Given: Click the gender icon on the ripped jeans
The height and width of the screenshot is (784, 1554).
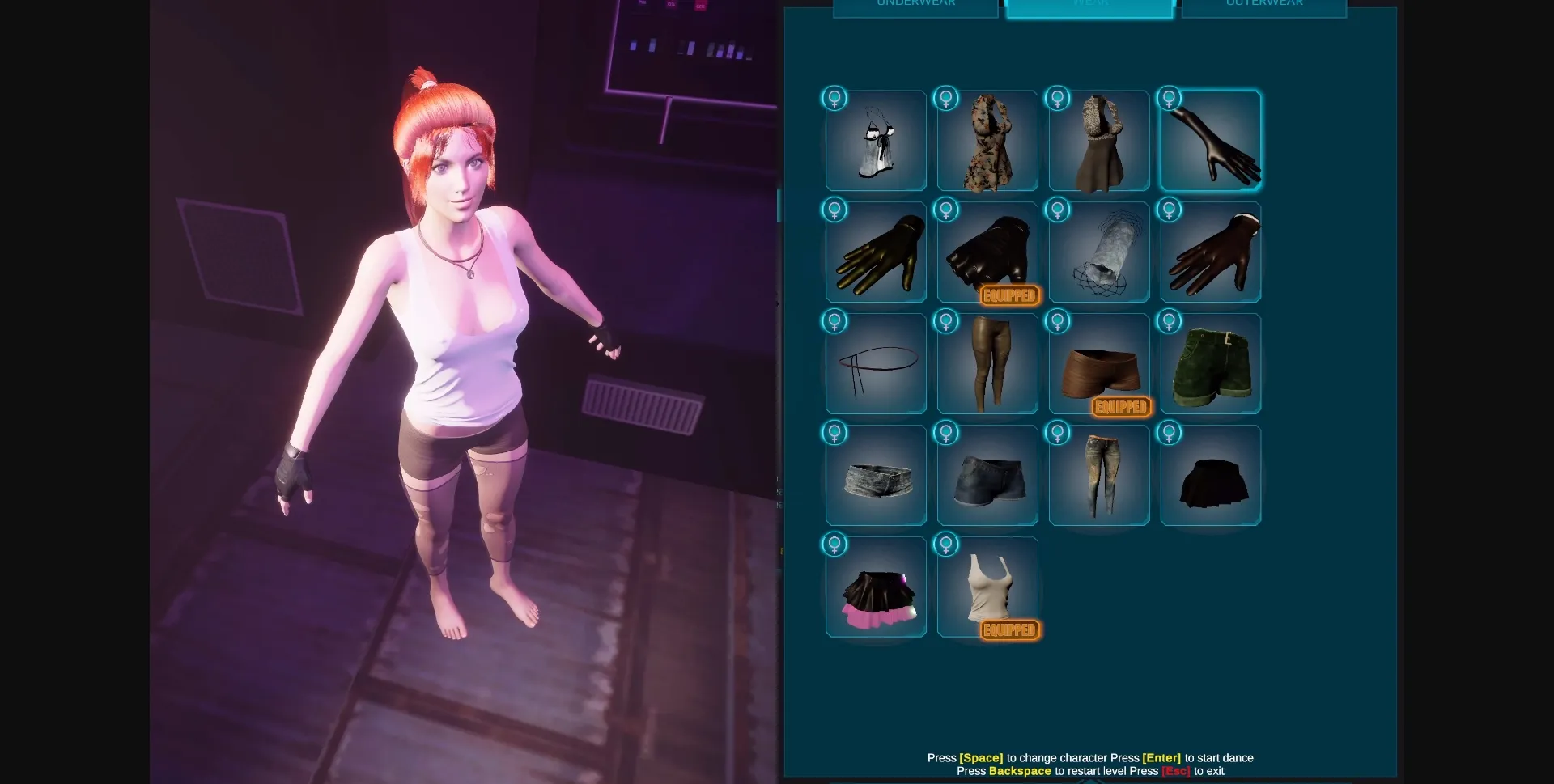Looking at the screenshot, I should (1058, 433).
